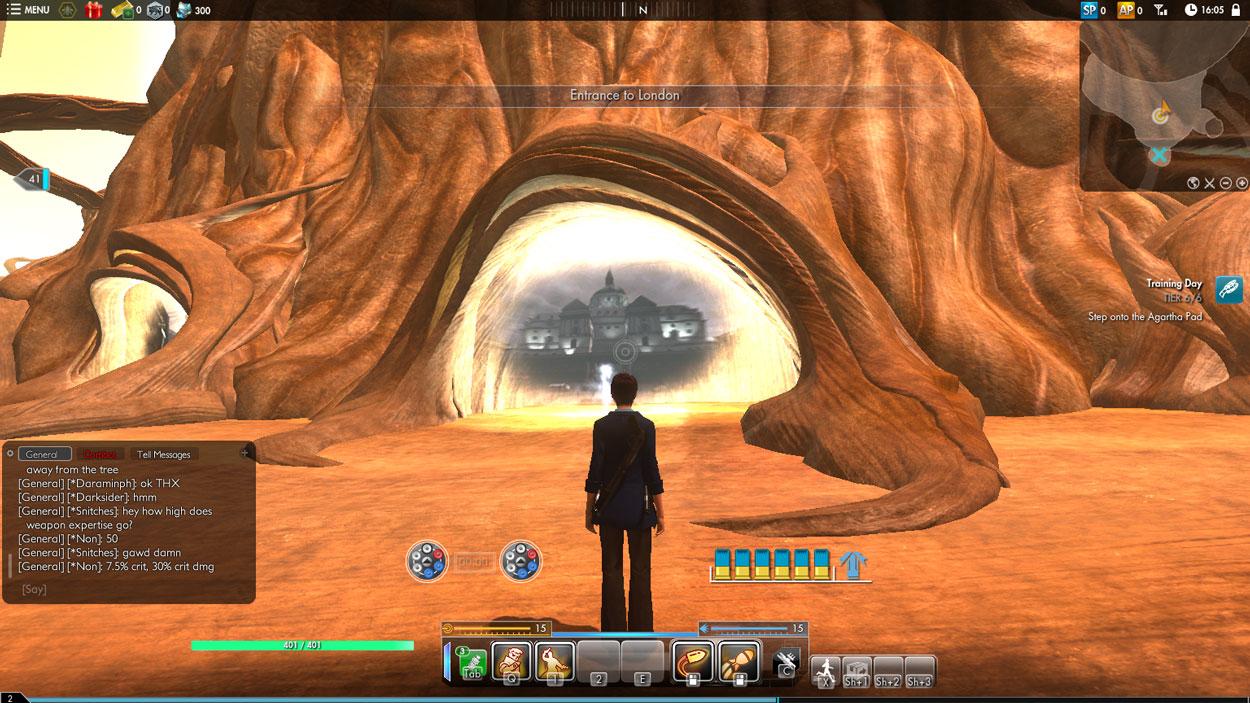
Task: Open the main MENU dropdown
Action: [28, 10]
